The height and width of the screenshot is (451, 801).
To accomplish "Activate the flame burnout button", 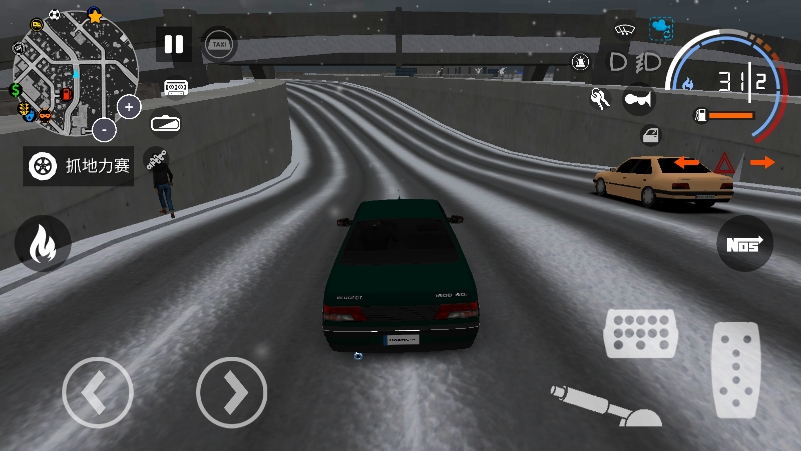I will click(x=42, y=243).
